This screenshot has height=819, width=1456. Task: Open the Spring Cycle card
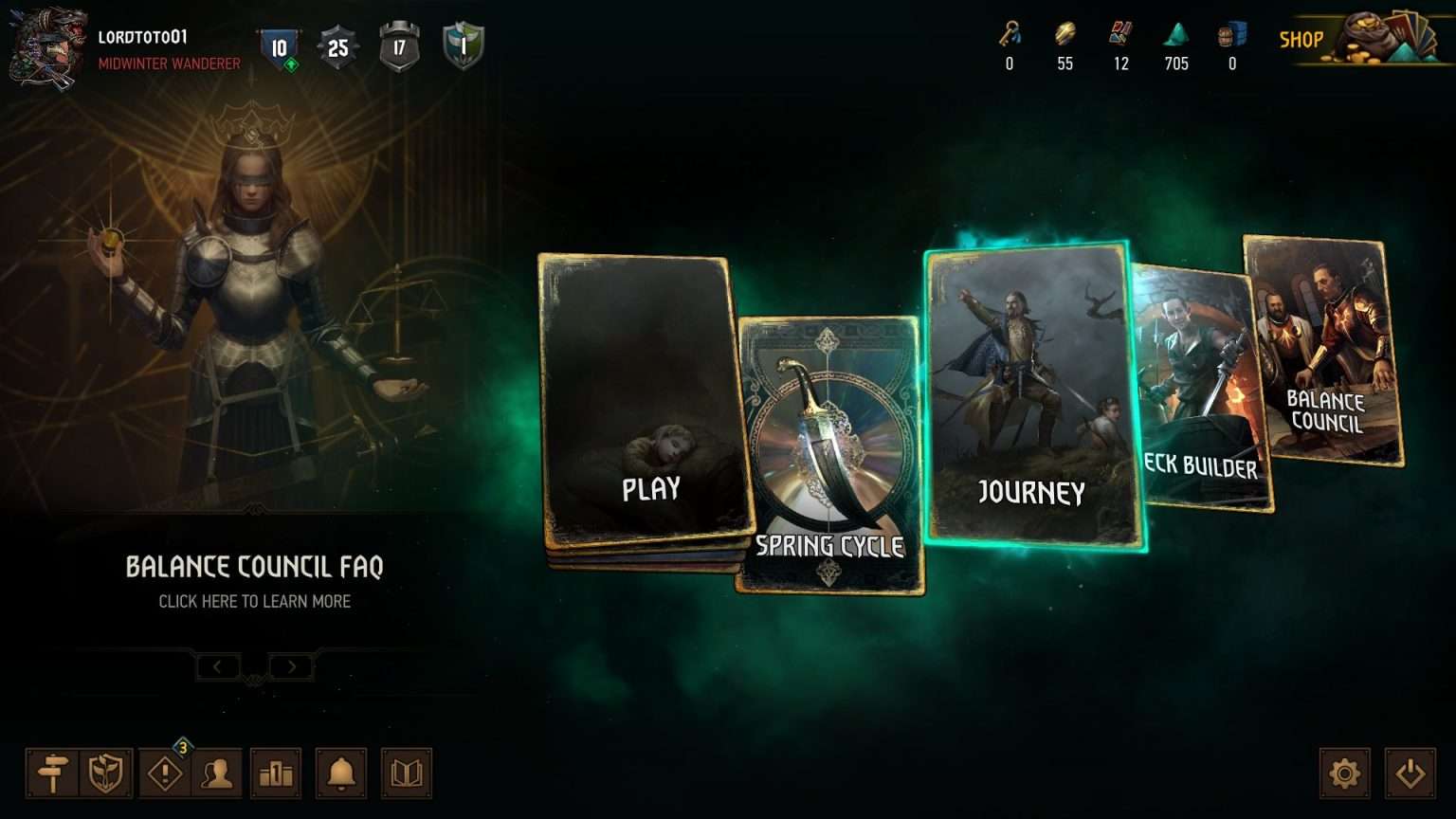(829, 446)
